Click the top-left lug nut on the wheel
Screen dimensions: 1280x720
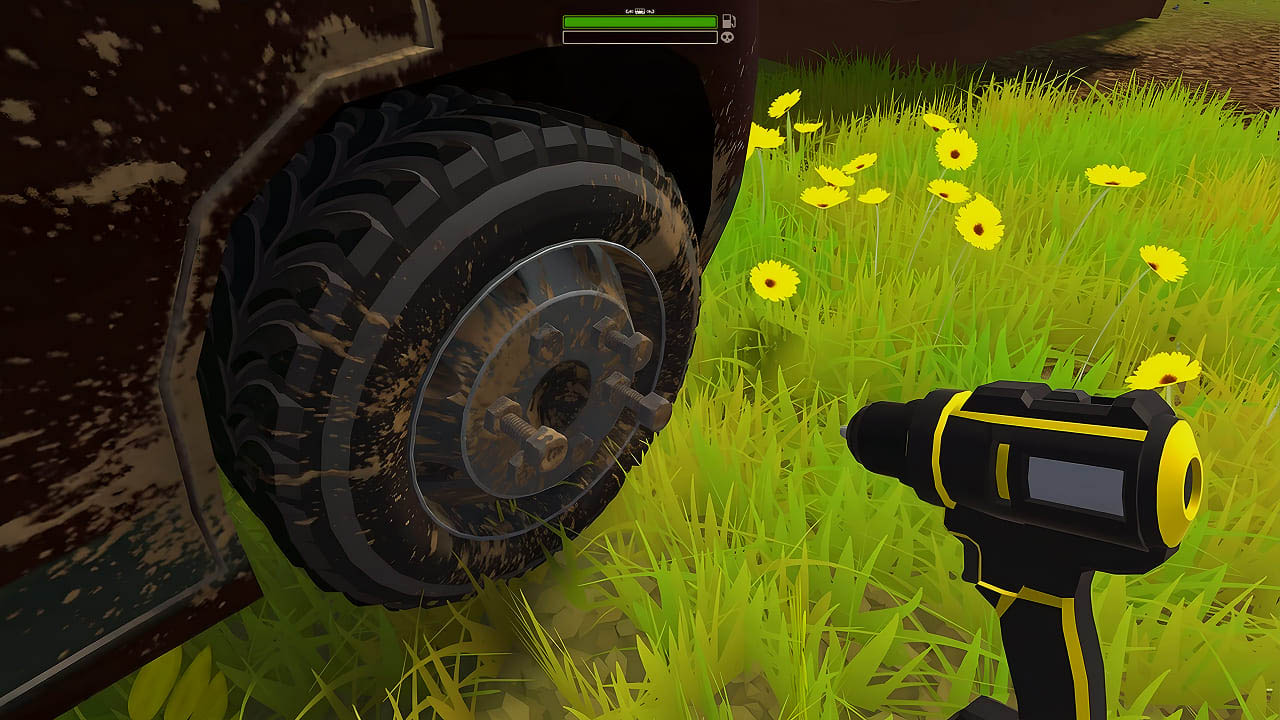(x=548, y=338)
